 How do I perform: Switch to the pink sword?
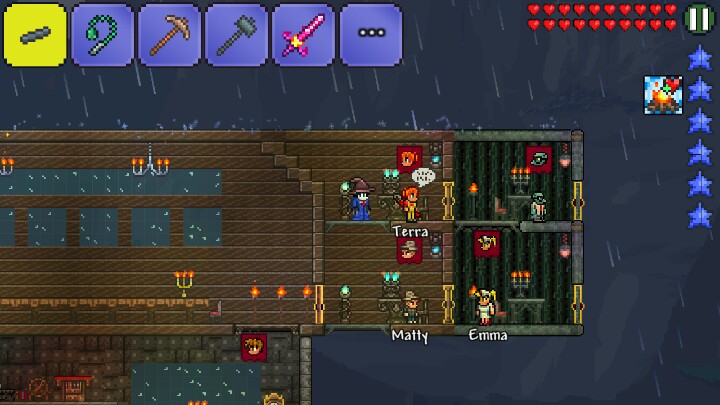coord(303,34)
